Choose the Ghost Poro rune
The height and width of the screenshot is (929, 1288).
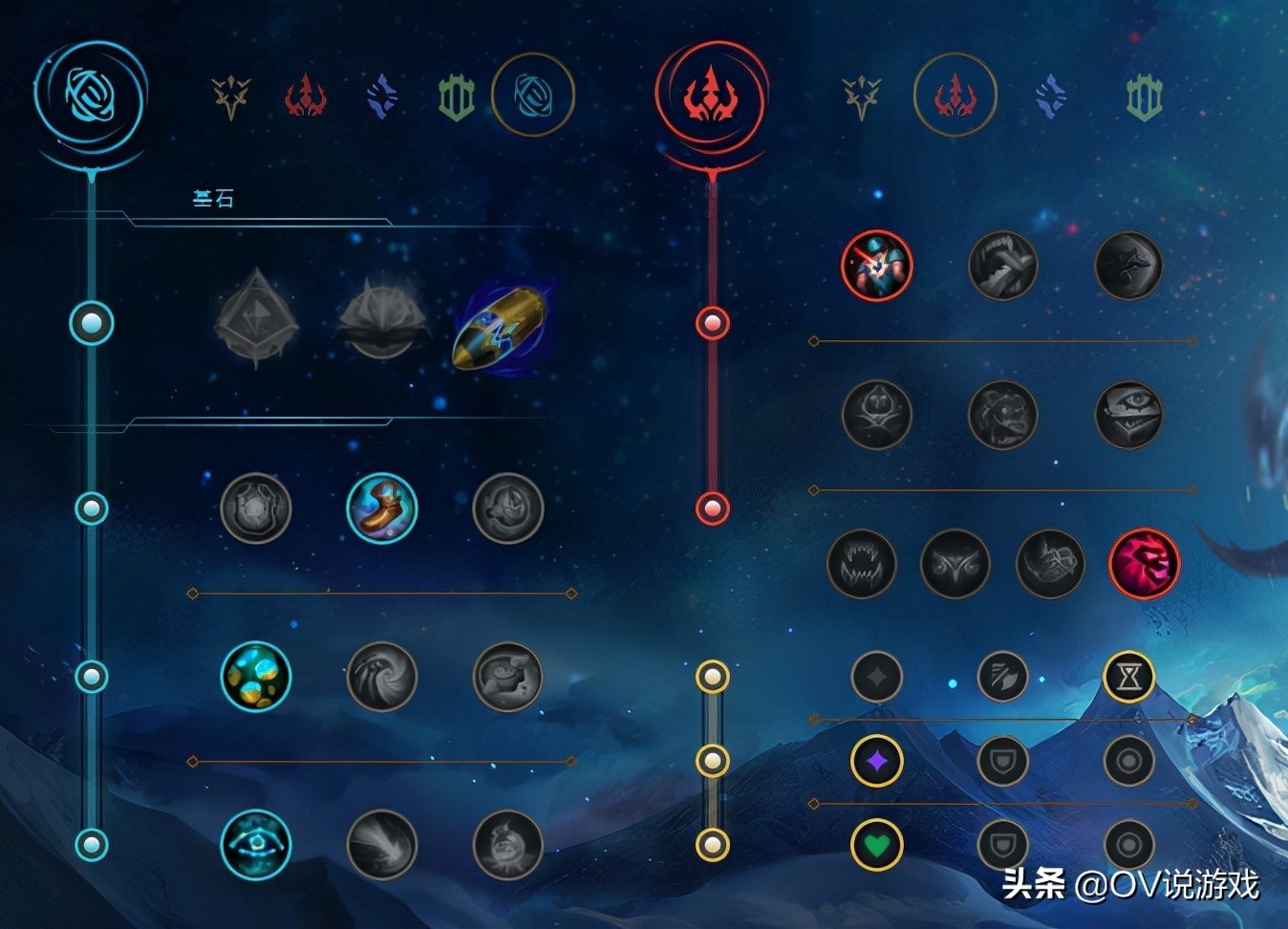click(1002, 415)
